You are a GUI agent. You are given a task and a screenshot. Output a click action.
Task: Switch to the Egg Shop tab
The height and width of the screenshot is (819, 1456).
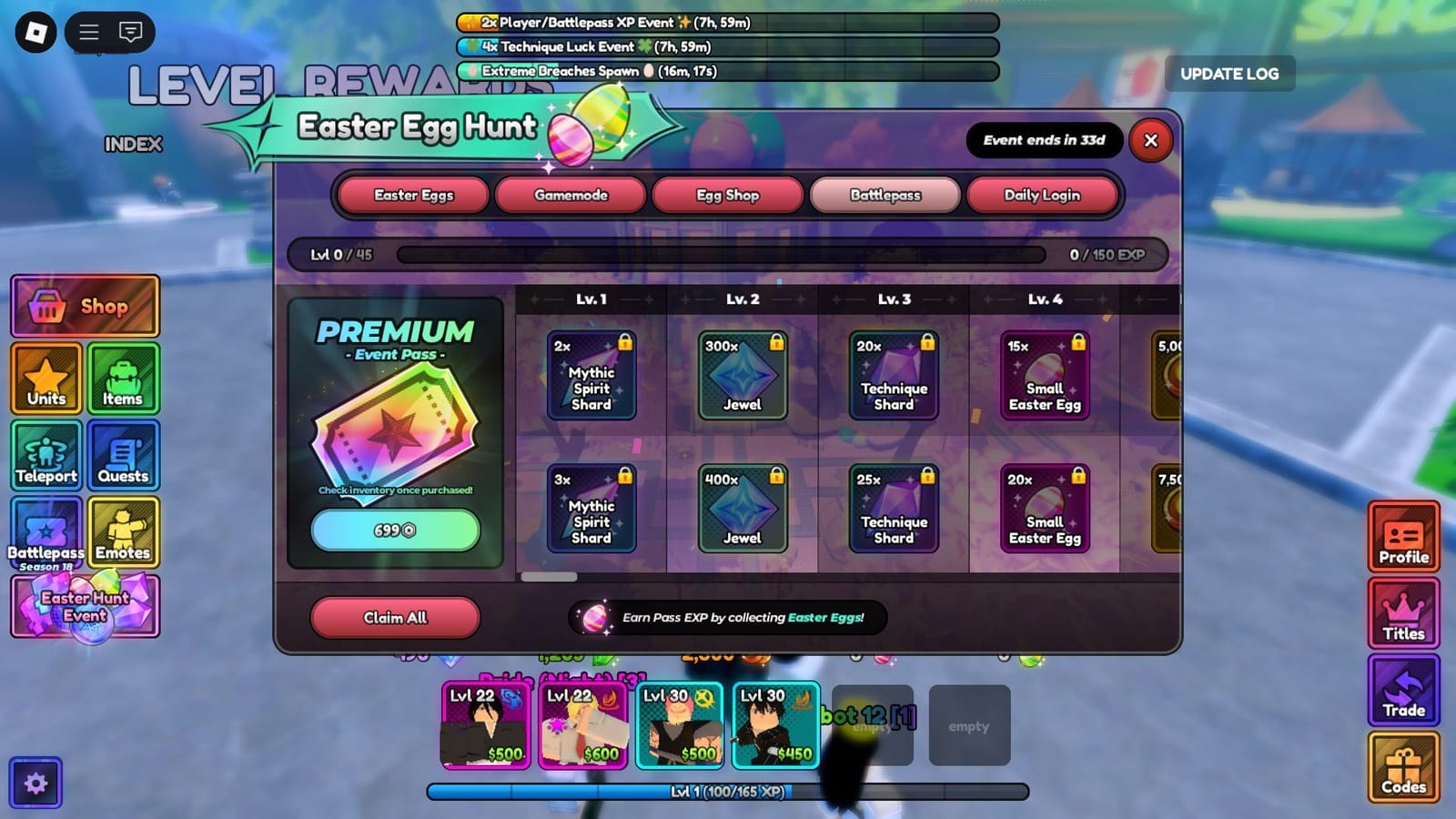(727, 195)
